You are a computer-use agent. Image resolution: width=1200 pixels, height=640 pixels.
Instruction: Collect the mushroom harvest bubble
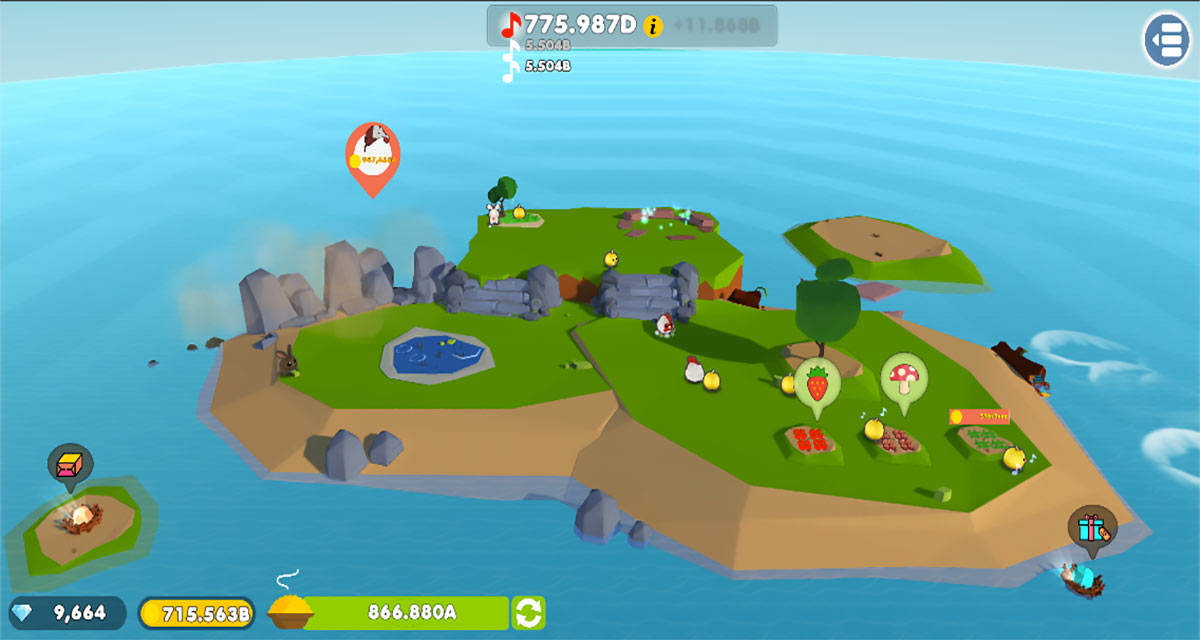coord(904,378)
